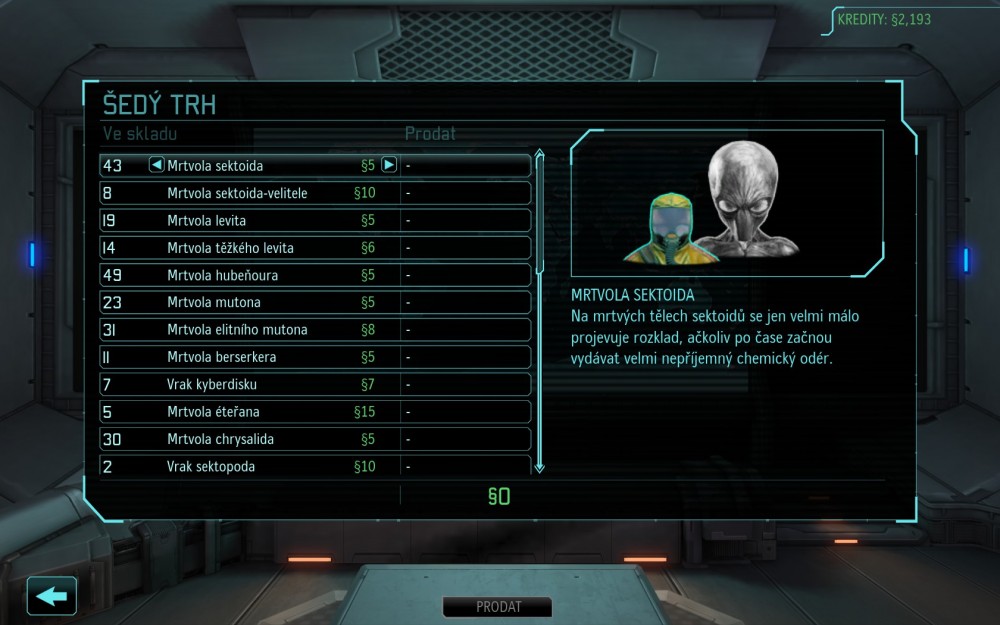Select the Mrtvola chrysalida row
Screen dimensions: 1000x625
[x=315, y=439]
